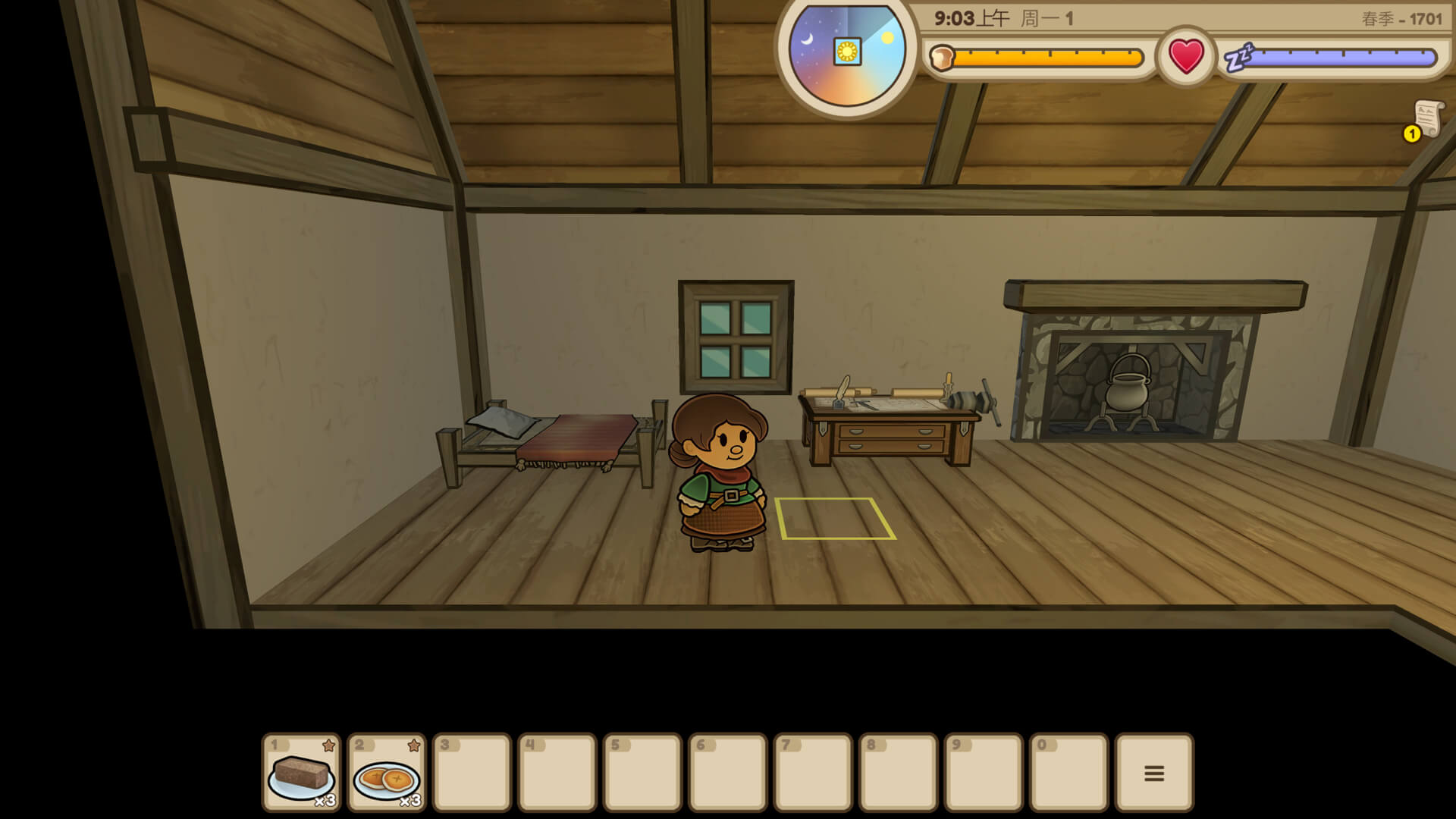
Task: Toggle the favorite star on hotbar slot 2
Action: click(x=413, y=745)
